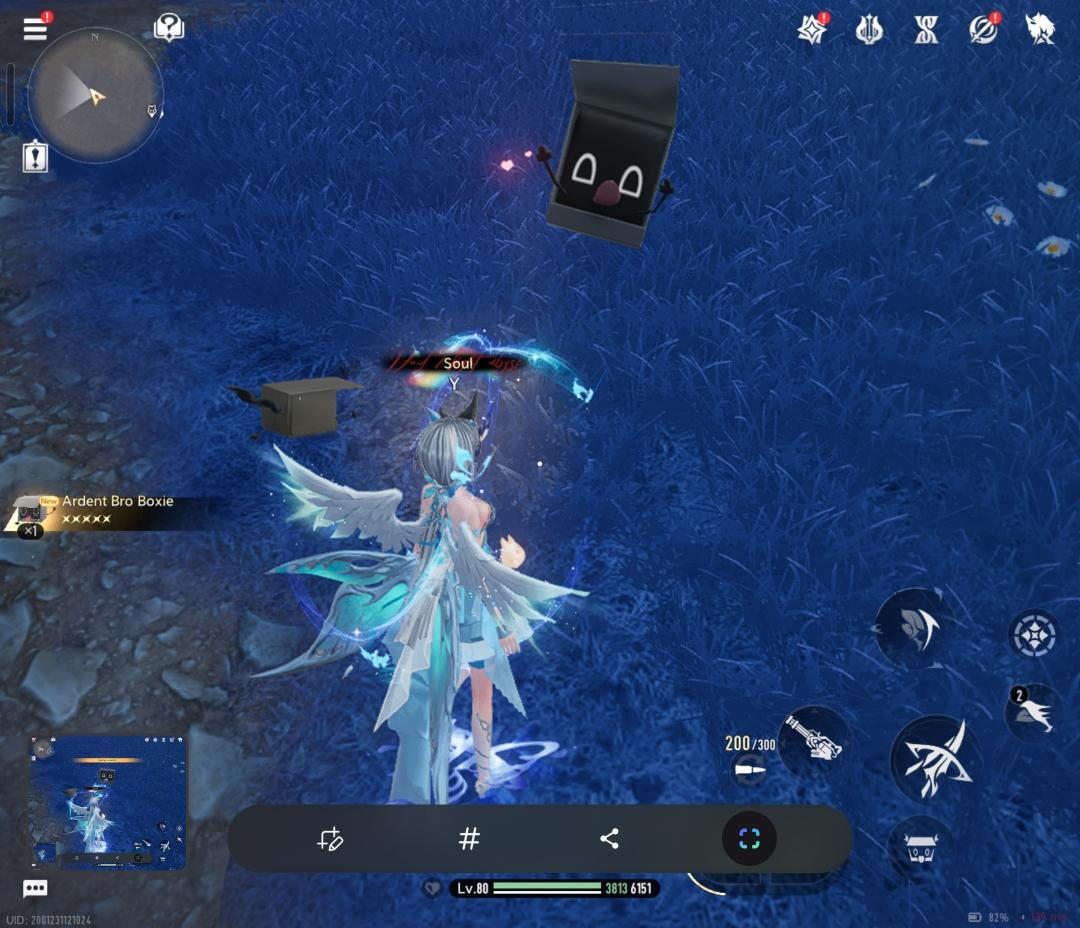Open the hourglass-shaped top icon
The height and width of the screenshot is (928, 1080).
tap(926, 29)
